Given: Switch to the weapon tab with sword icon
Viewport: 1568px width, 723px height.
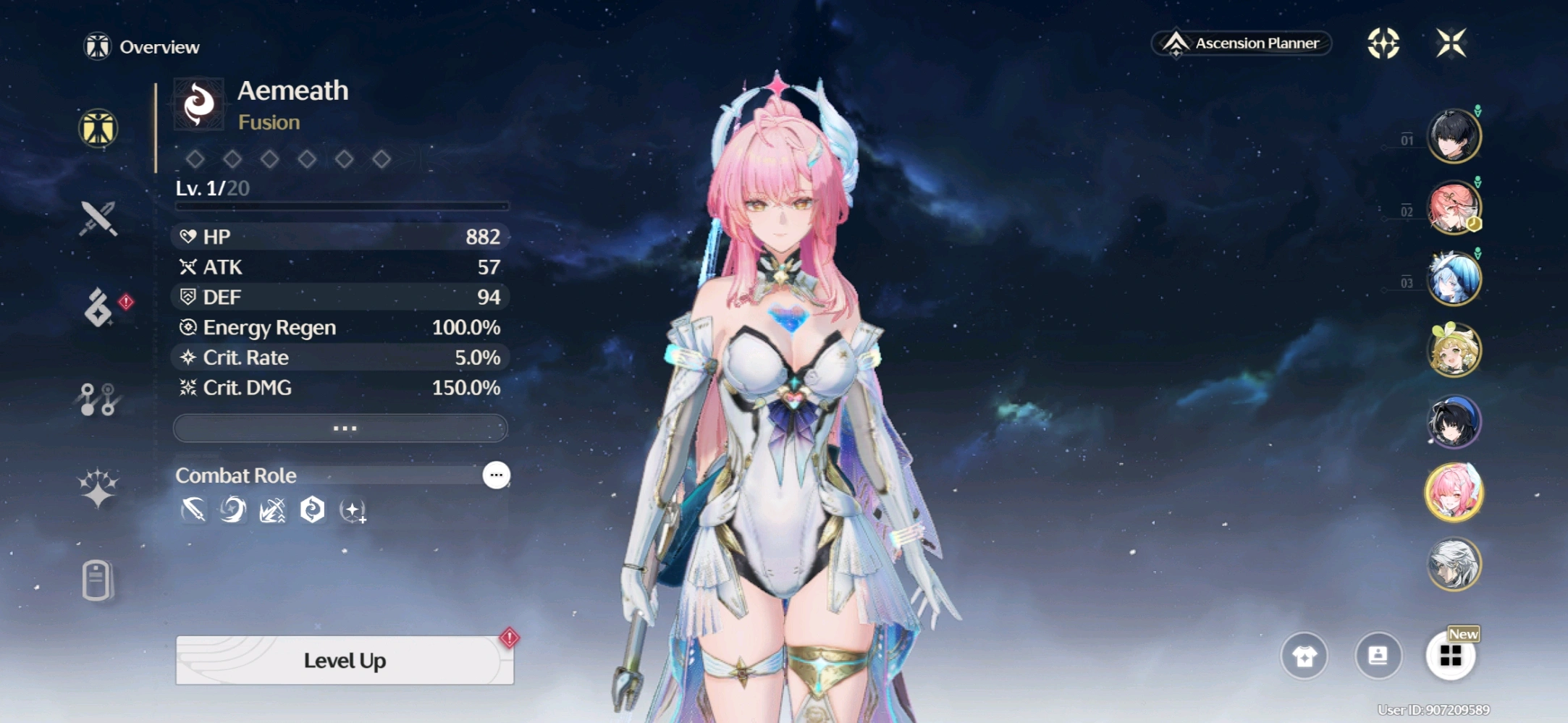Looking at the screenshot, I should pos(98,218).
